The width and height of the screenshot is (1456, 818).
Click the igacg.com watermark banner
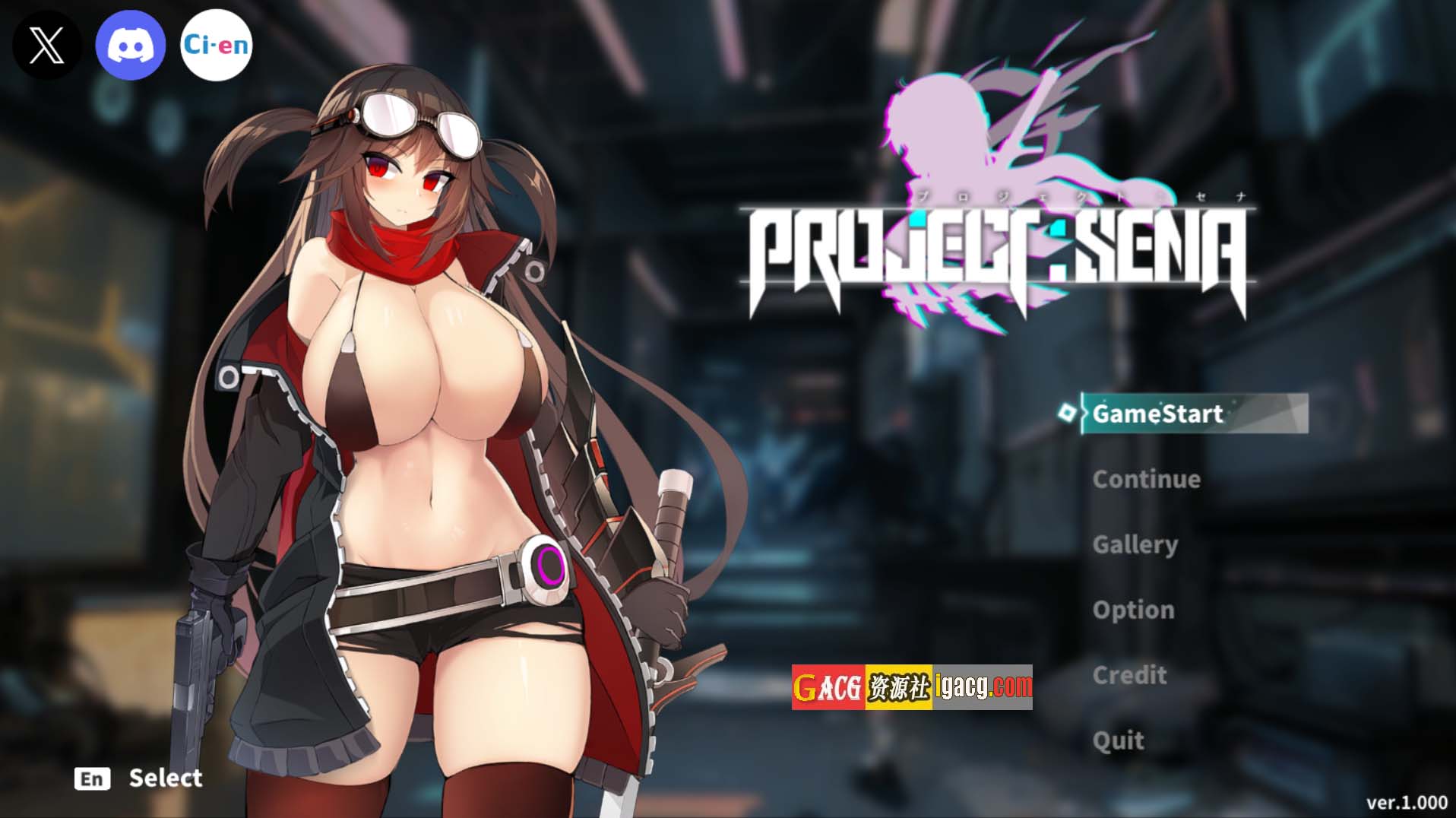(x=912, y=687)
